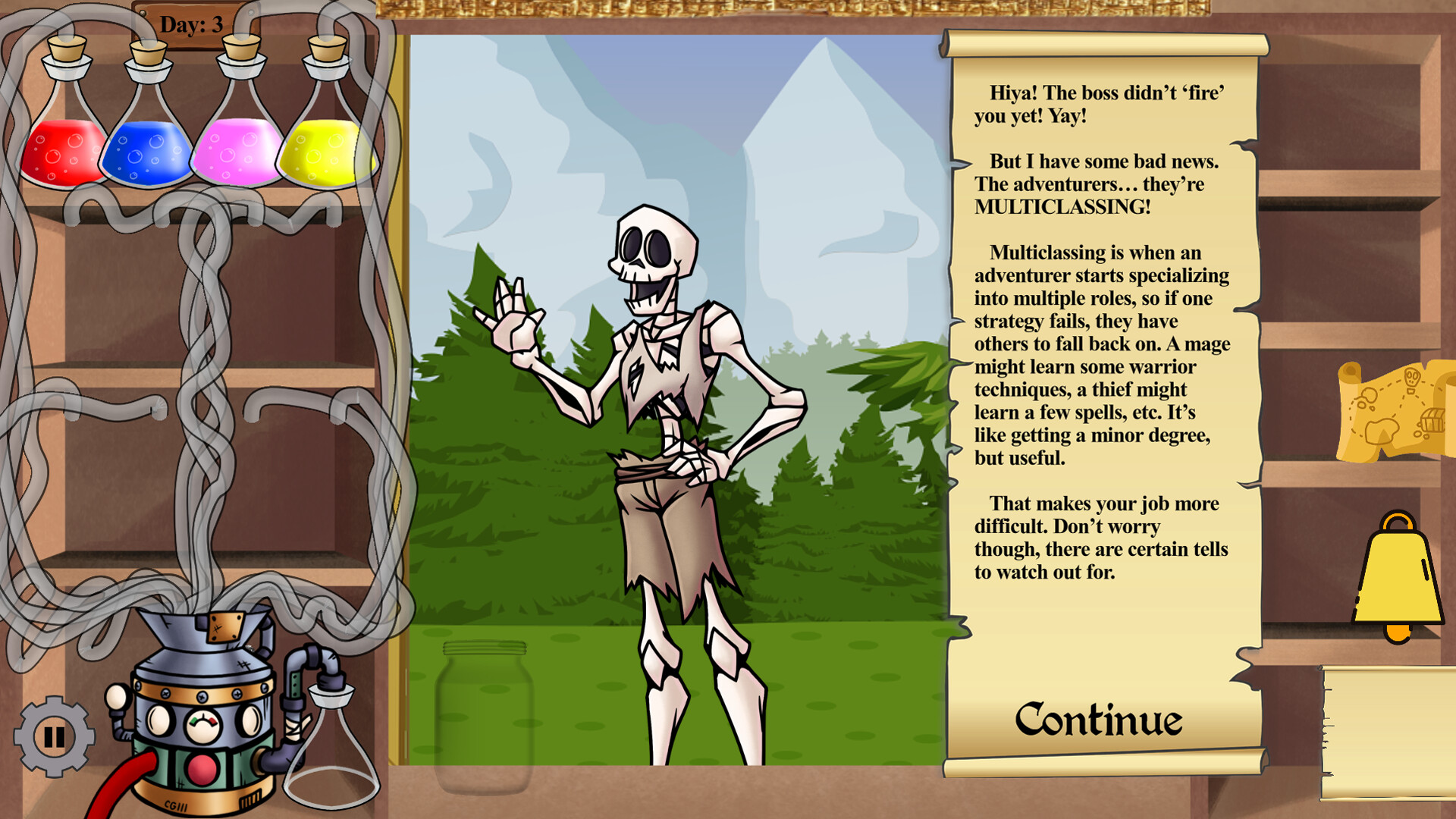Click the green valve handle on the pipe
The height and width of the screenshot is (819, 1456).
pyautogui.click(x=294, y=686)
